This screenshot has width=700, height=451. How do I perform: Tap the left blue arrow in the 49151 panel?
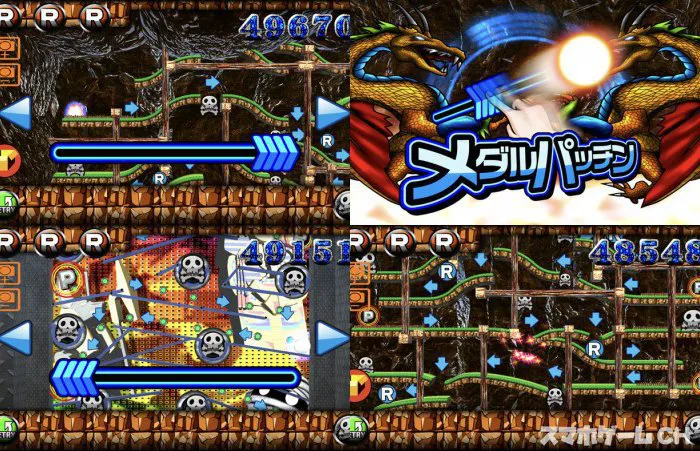point(14,338)
